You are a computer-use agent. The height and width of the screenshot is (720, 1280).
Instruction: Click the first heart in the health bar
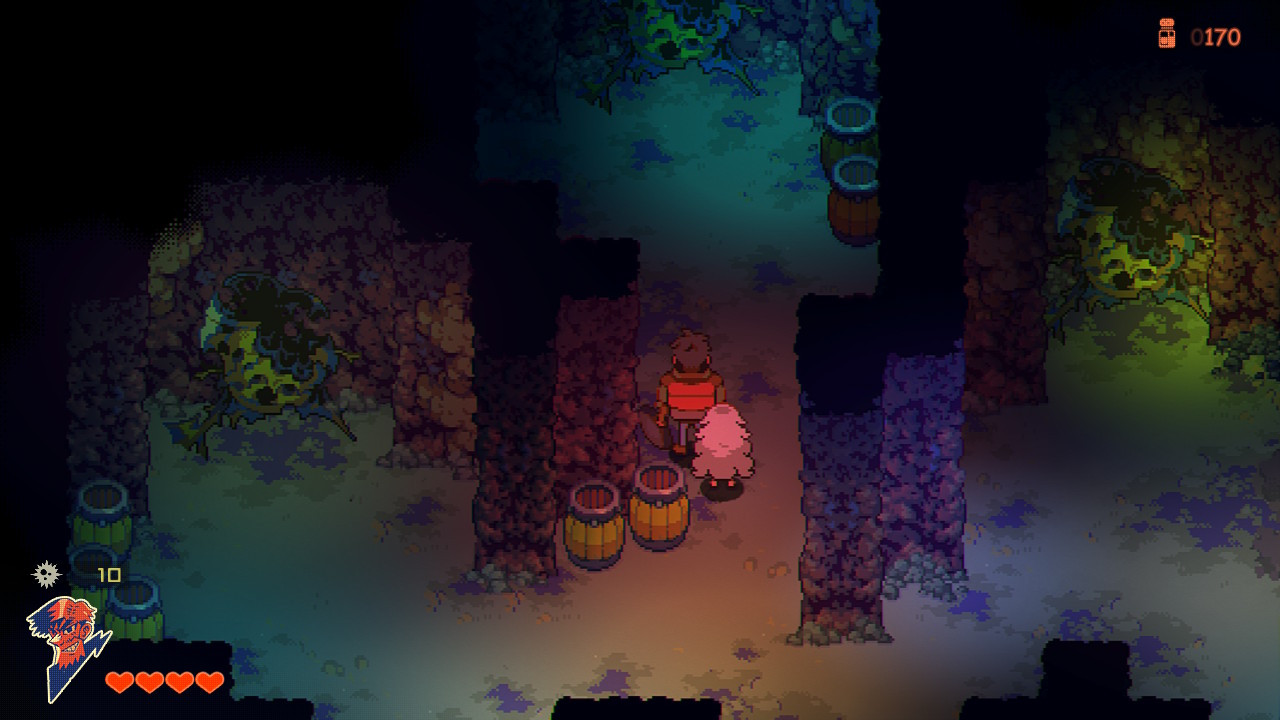(120, 682)
